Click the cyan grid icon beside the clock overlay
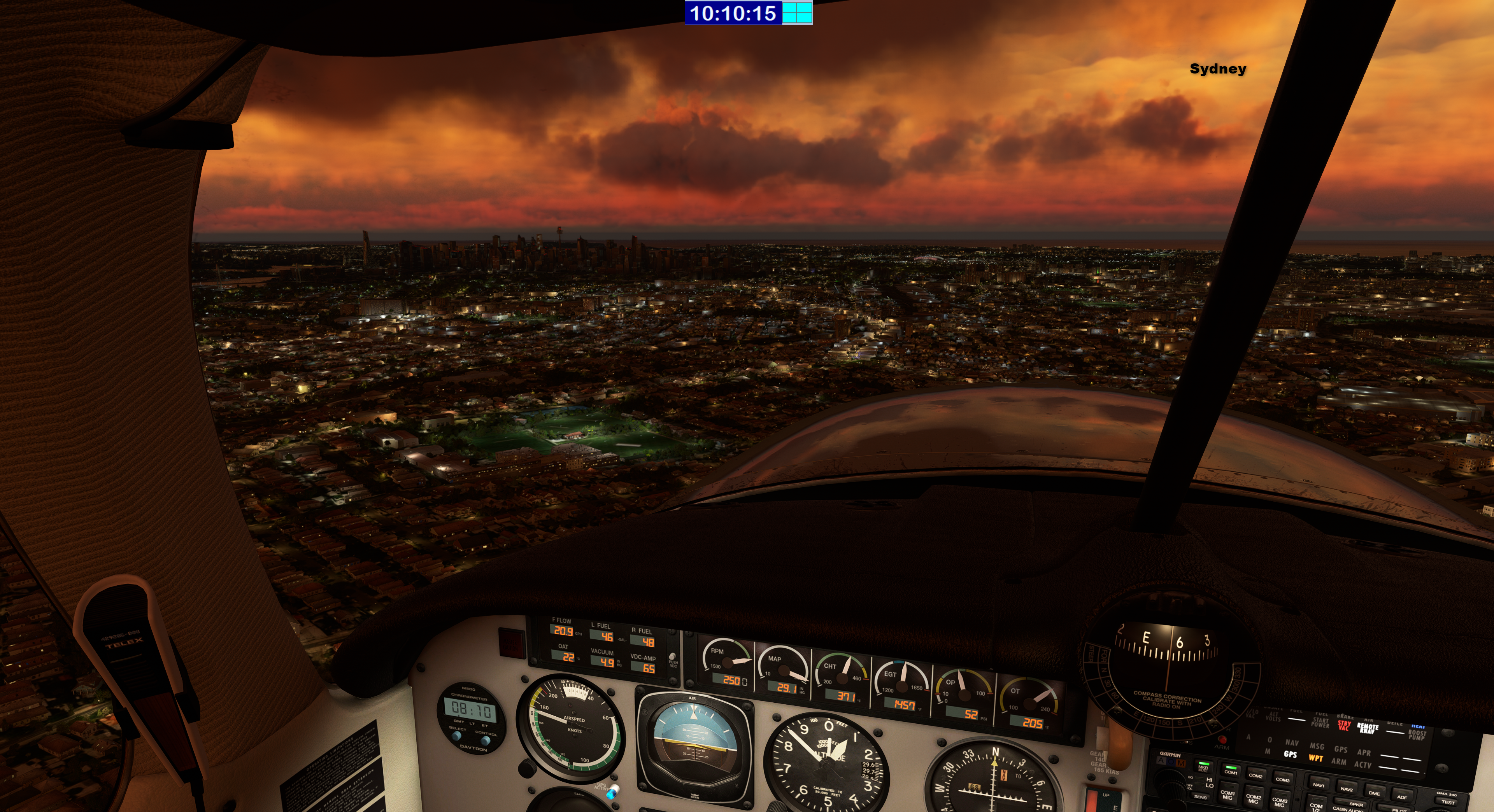1494x812 pixels. pos(797,13)
